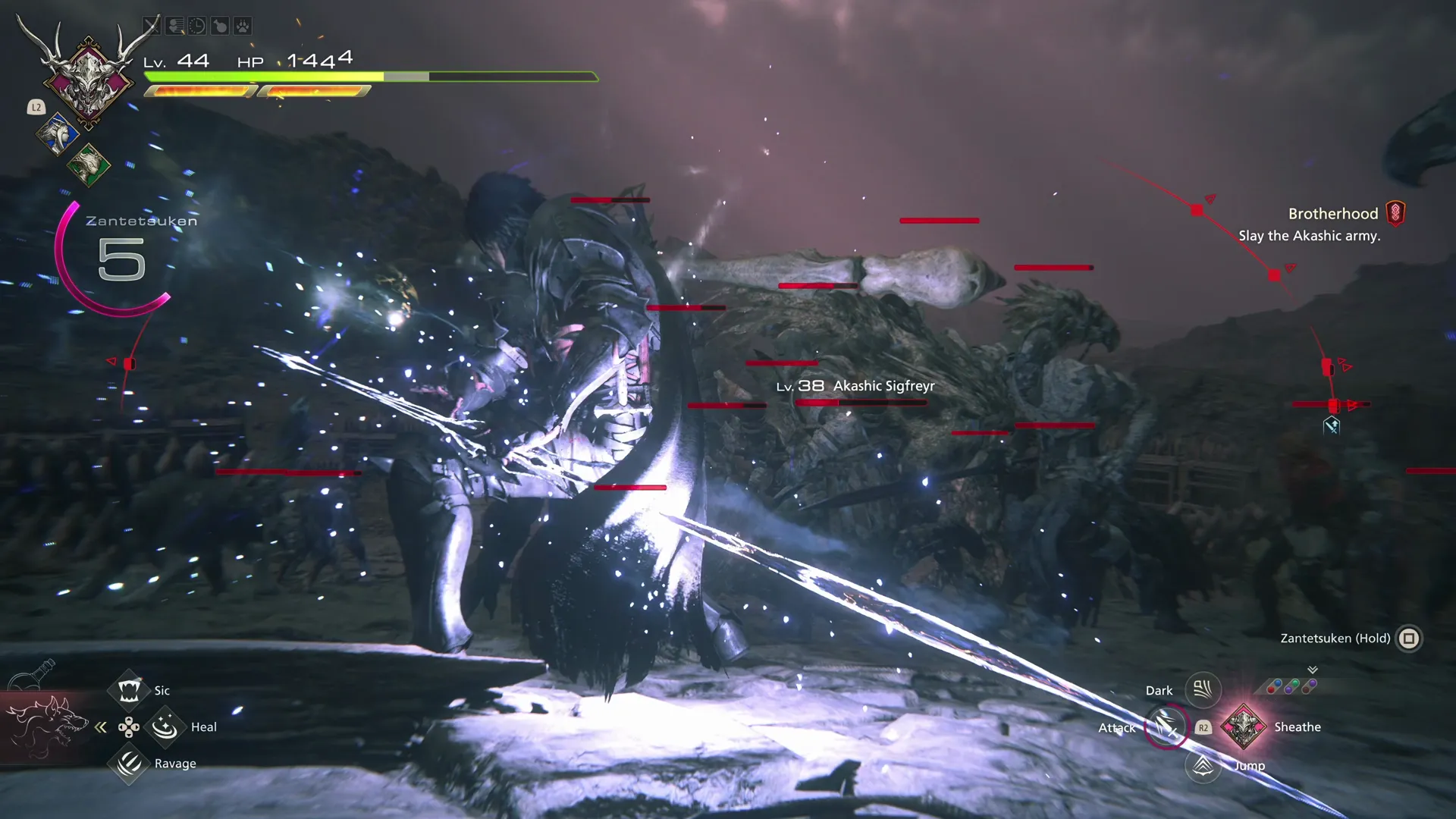This screenshot has height=819, width=1456.
Task: Click the quick-cast hand icon in the toolbar
Action: tap(174, 25)
